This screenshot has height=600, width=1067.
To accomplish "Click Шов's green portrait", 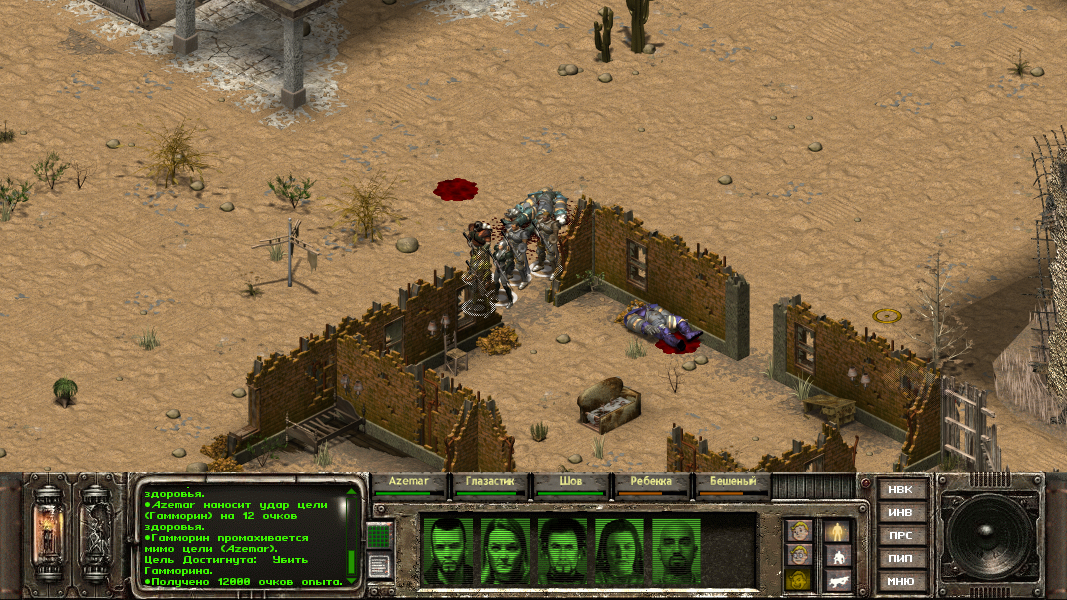I will point(563,550).
